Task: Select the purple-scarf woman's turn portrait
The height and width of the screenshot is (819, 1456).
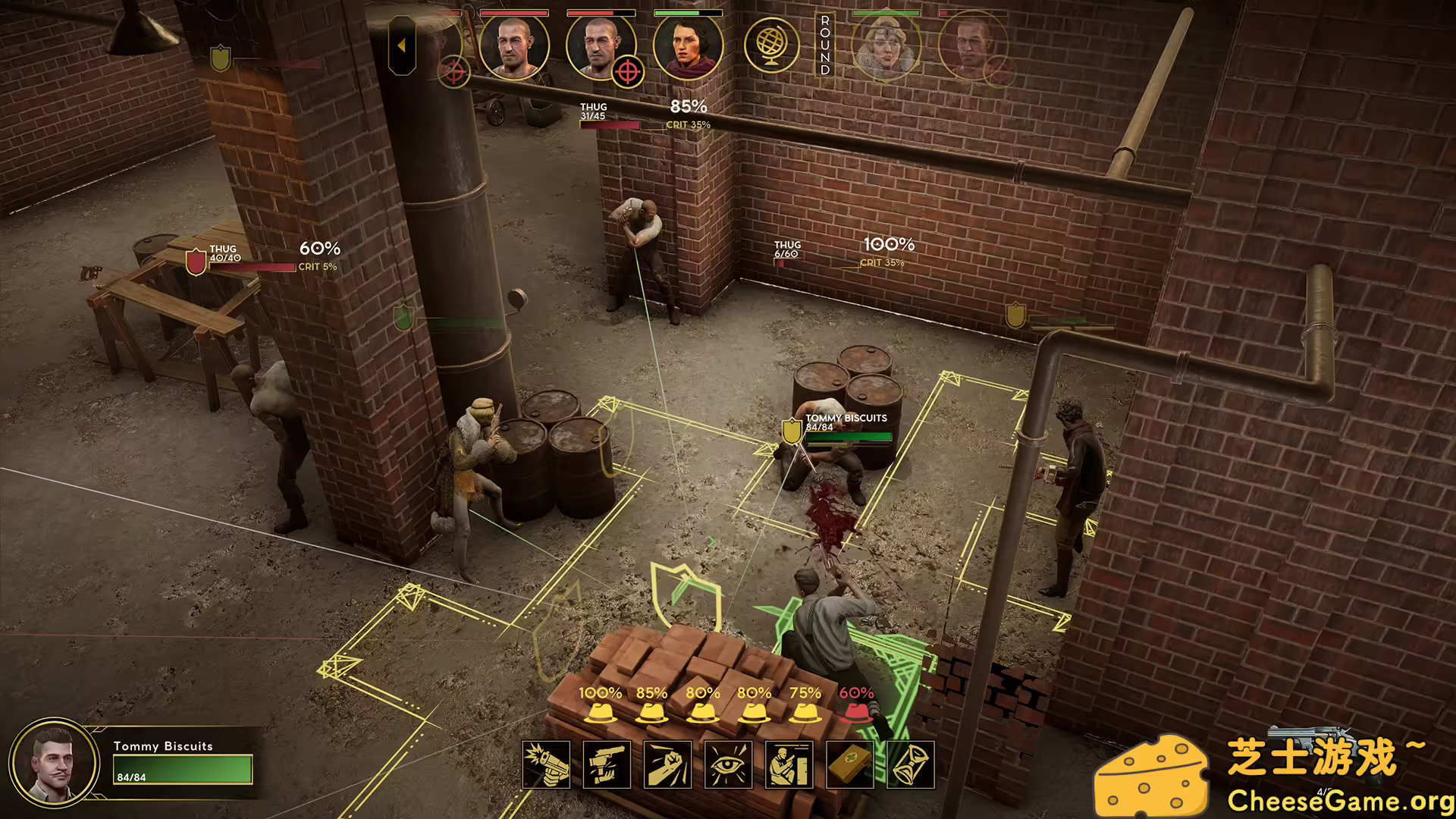Action: (x=688, y=47)
